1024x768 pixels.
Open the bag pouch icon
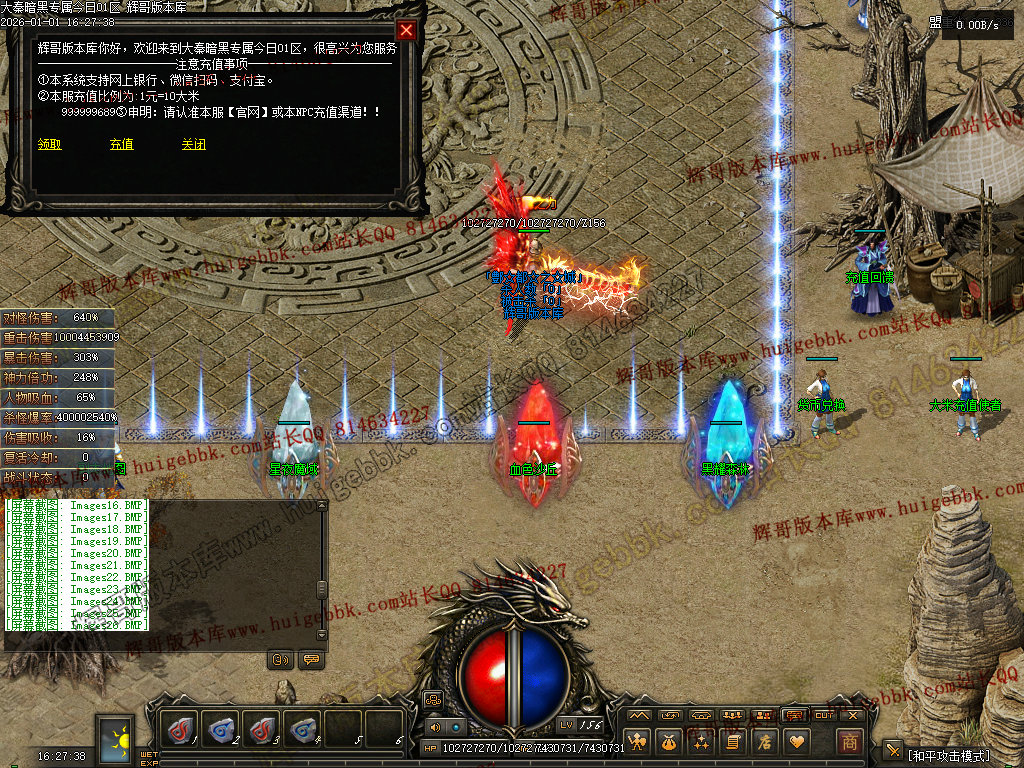tap(670, 742)
